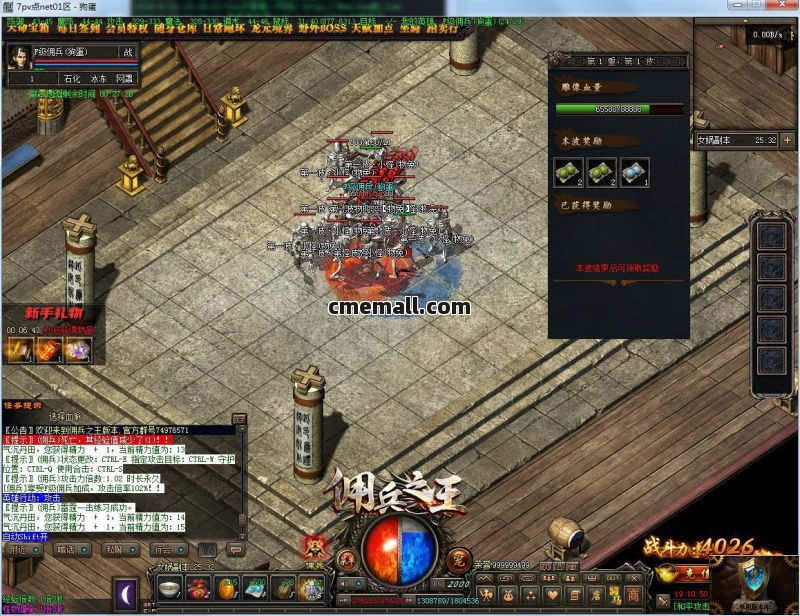Viewport: 800px width, 616px height.
Task: Select the blue gem reward in 本波奖励
Action: click(634, 171)
